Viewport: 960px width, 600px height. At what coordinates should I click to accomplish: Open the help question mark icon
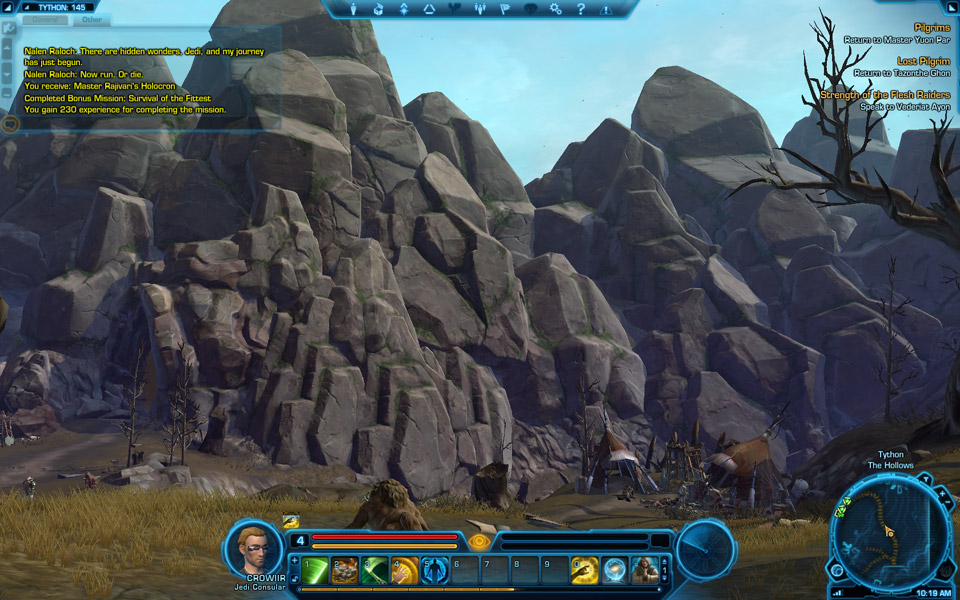[x=580, y=9]
